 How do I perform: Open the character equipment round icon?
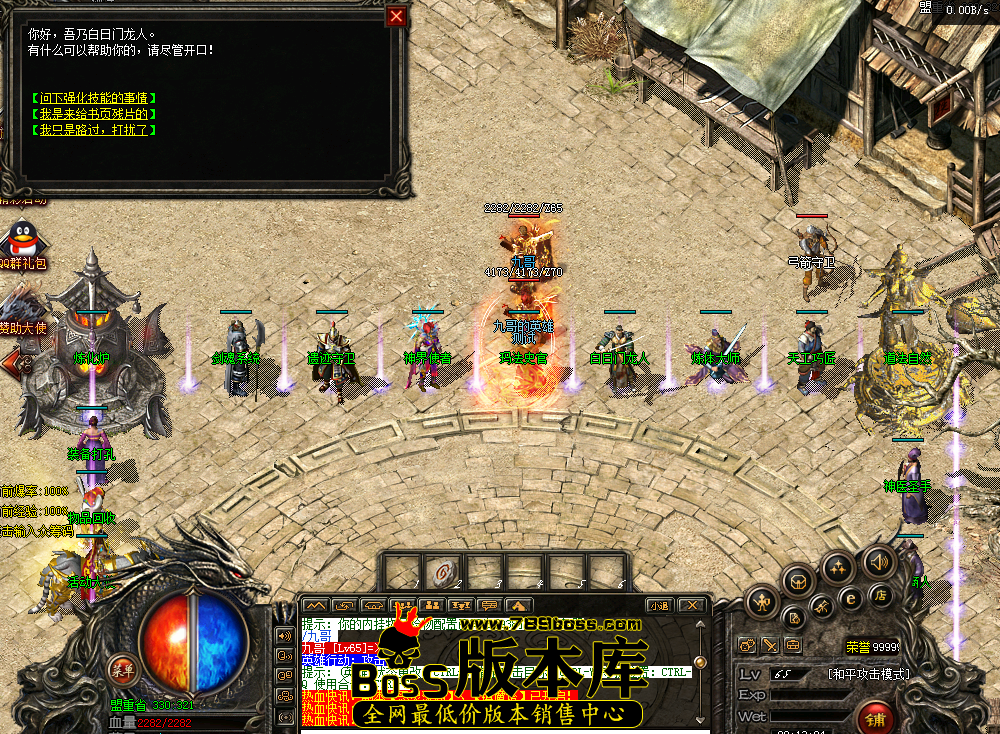coord(761,600)
